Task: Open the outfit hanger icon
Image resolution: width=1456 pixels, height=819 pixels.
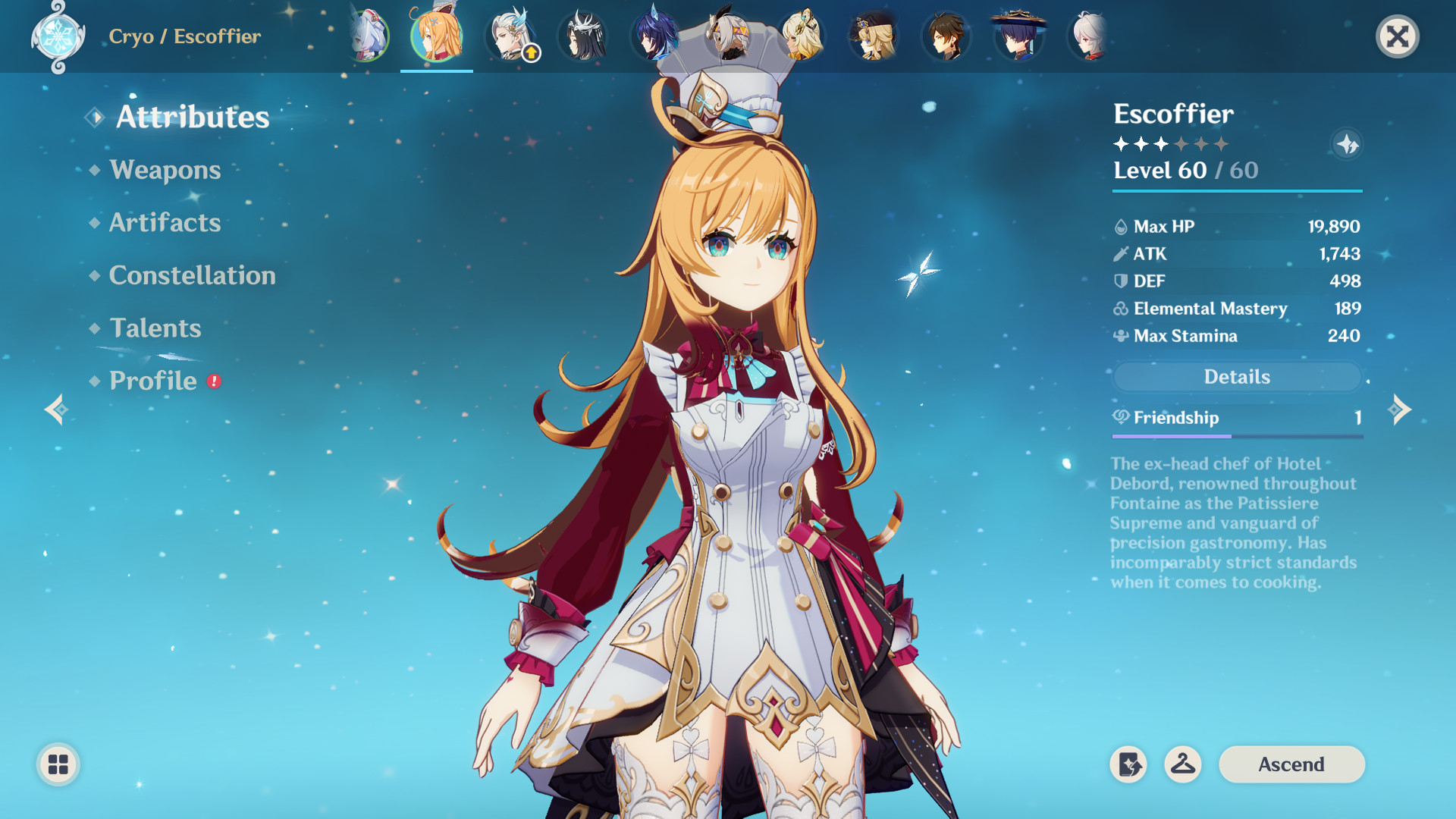Action: (x=1182, y=764)
